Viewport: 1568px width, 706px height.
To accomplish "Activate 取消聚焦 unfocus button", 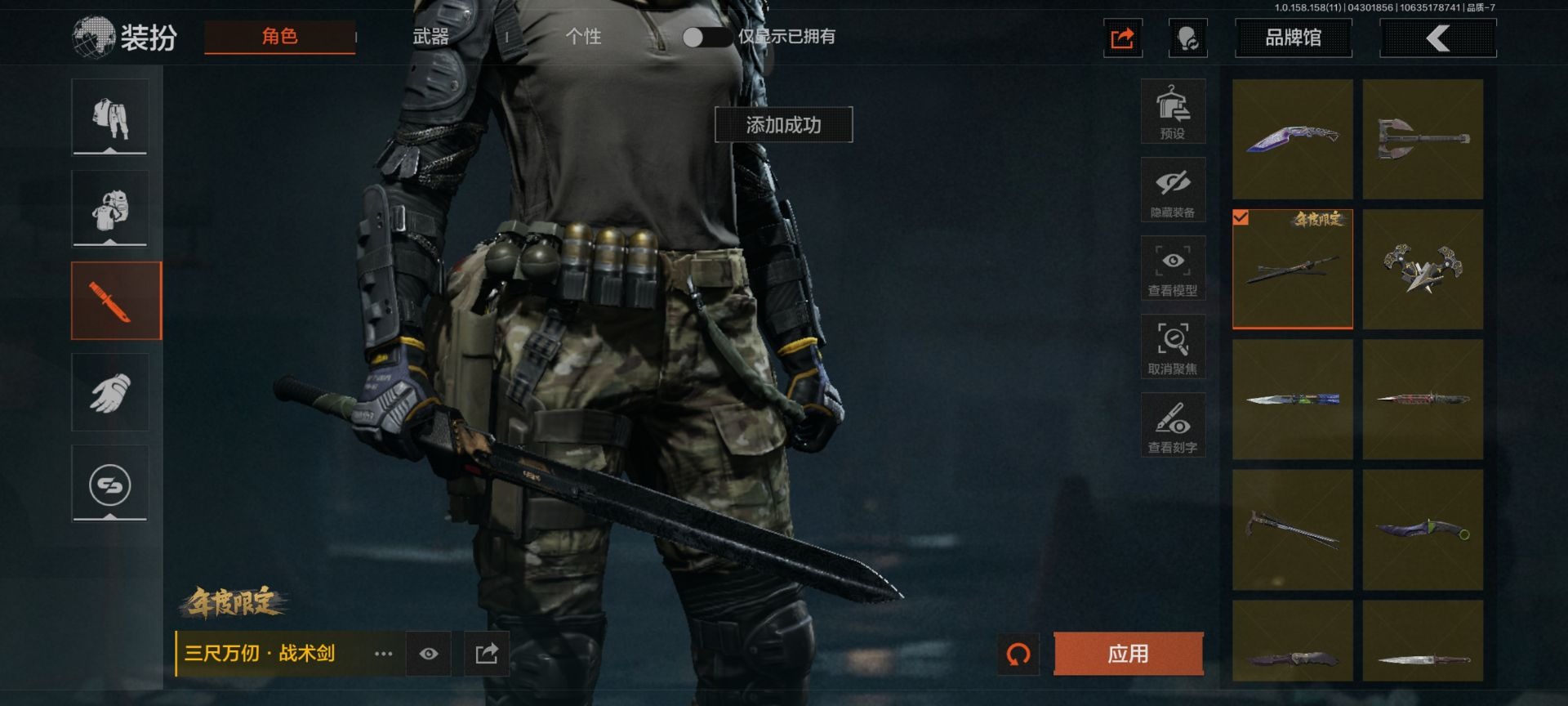I will [x=1173, y=347].
